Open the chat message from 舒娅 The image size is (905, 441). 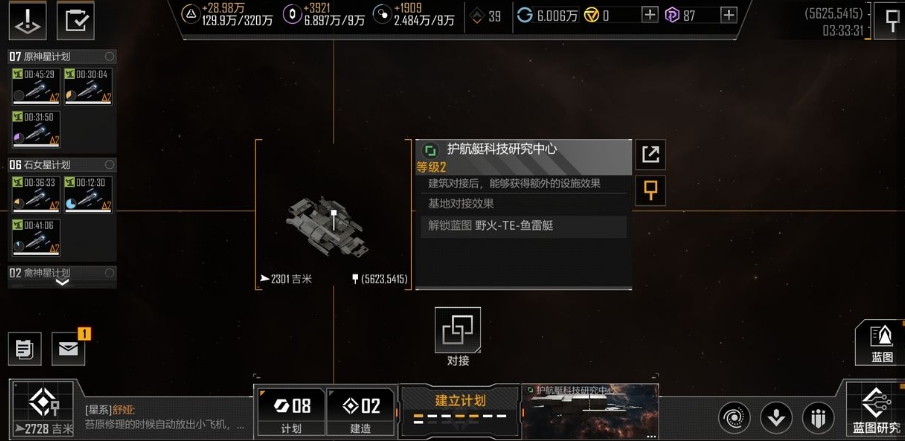coord(165,416)
